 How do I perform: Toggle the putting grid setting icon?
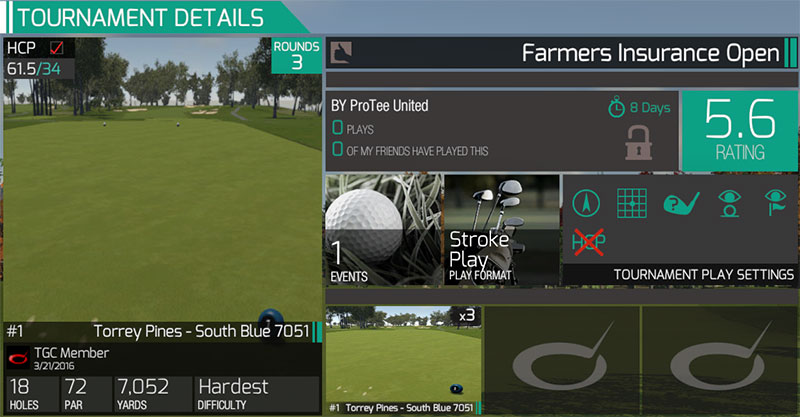pyautogui.click(x=629, y=203)
